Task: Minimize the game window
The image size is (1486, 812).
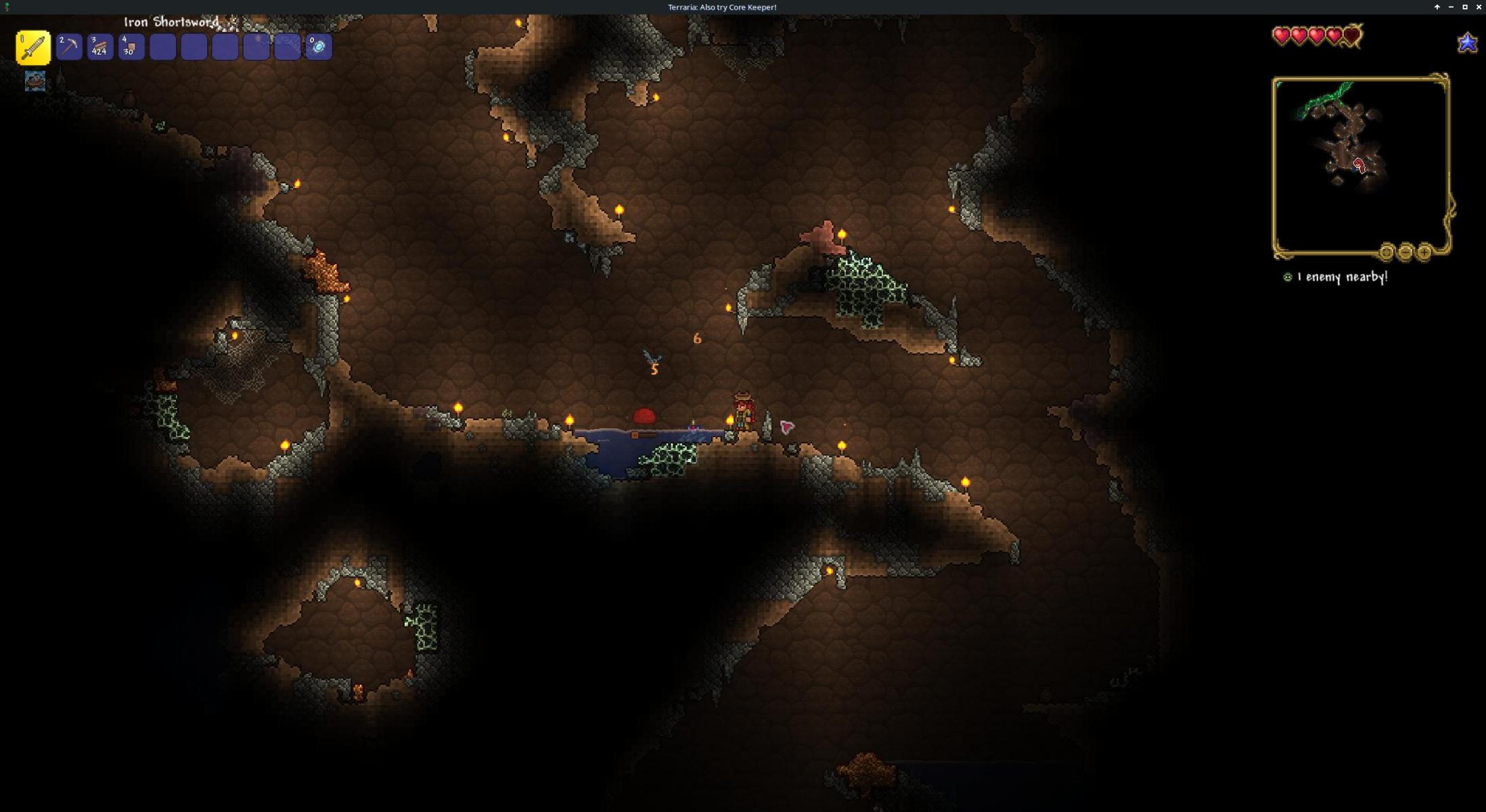Action: [1451, 7]
